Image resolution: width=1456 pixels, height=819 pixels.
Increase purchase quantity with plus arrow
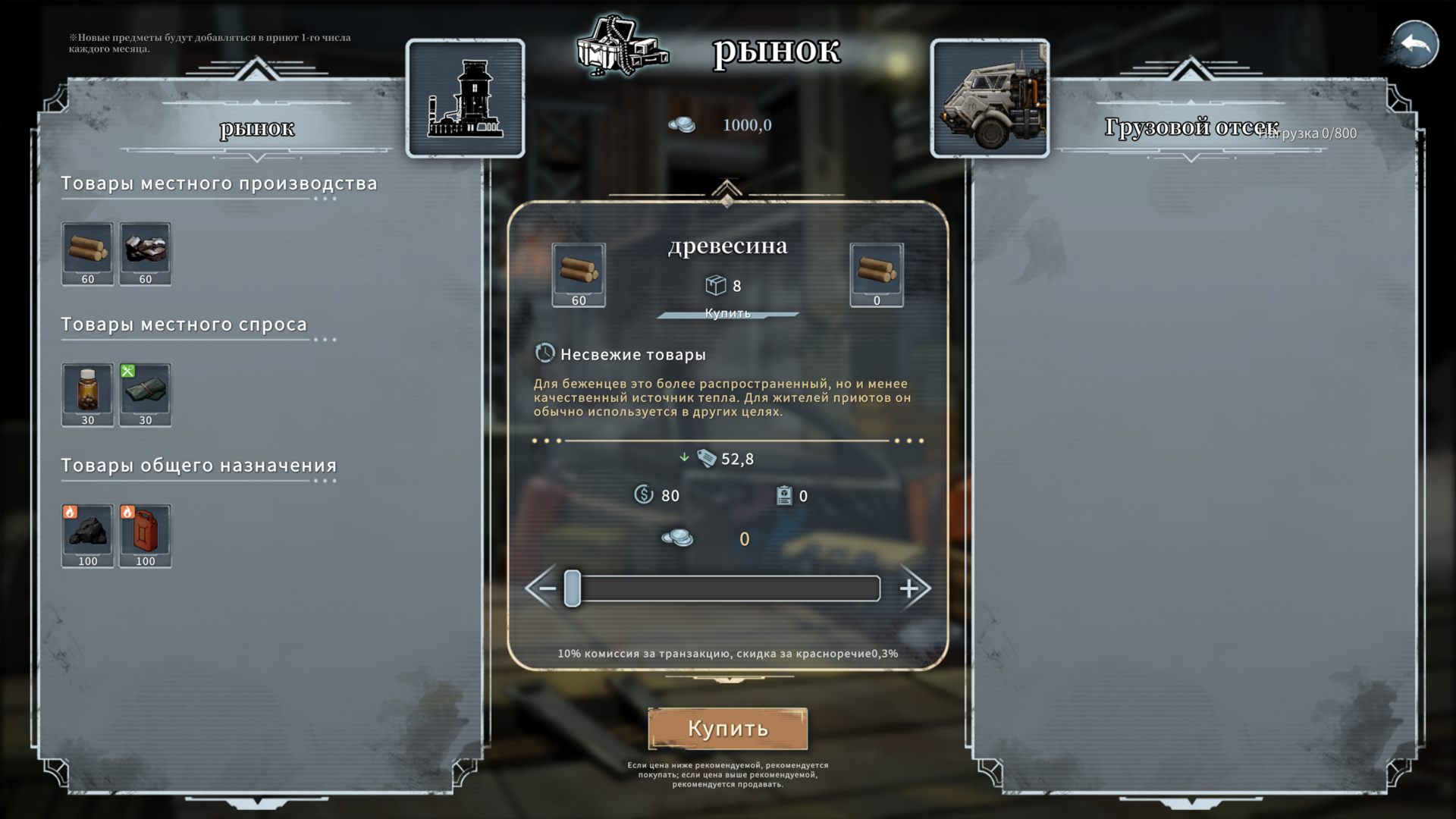click(x=912, y=588)
